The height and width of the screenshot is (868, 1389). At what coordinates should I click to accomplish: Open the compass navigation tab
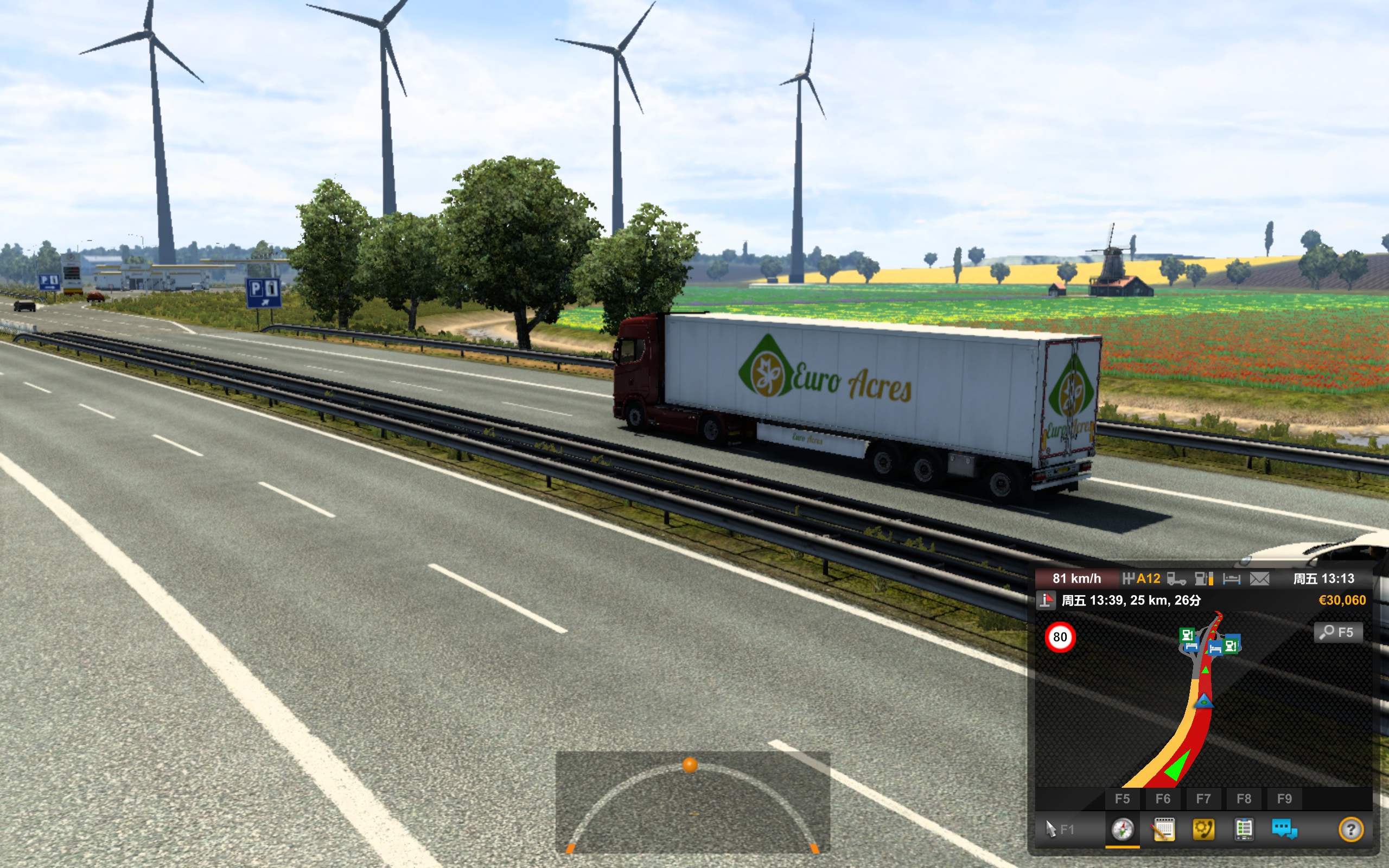click(1122, 829)
